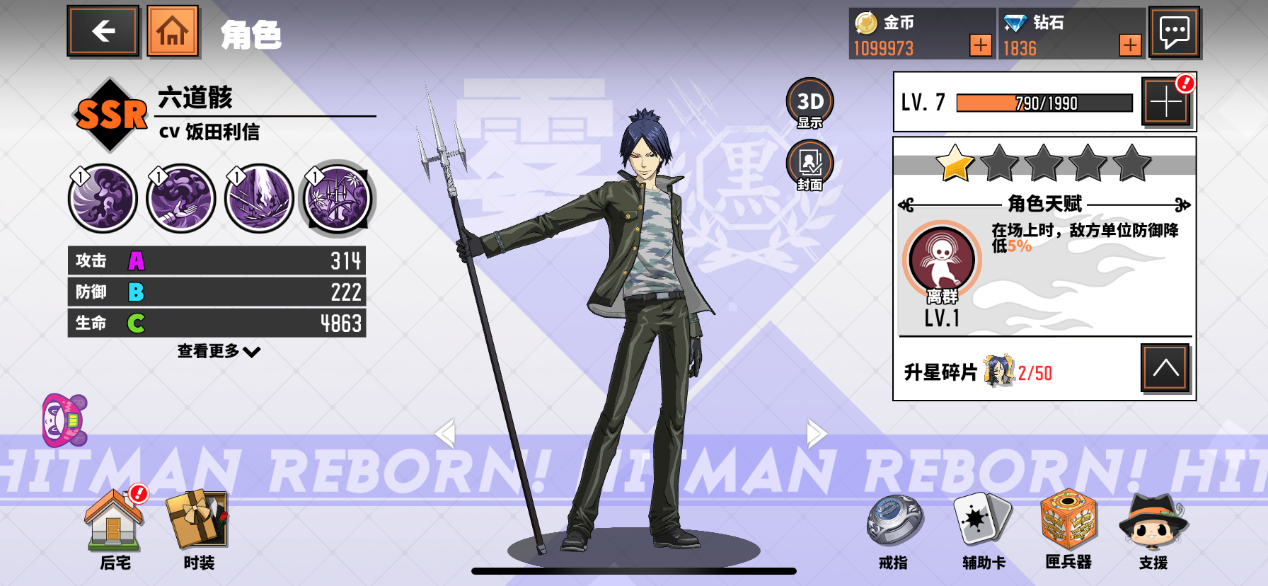Open the chat window
The image size is (1268, 586).
point(1174,32)
